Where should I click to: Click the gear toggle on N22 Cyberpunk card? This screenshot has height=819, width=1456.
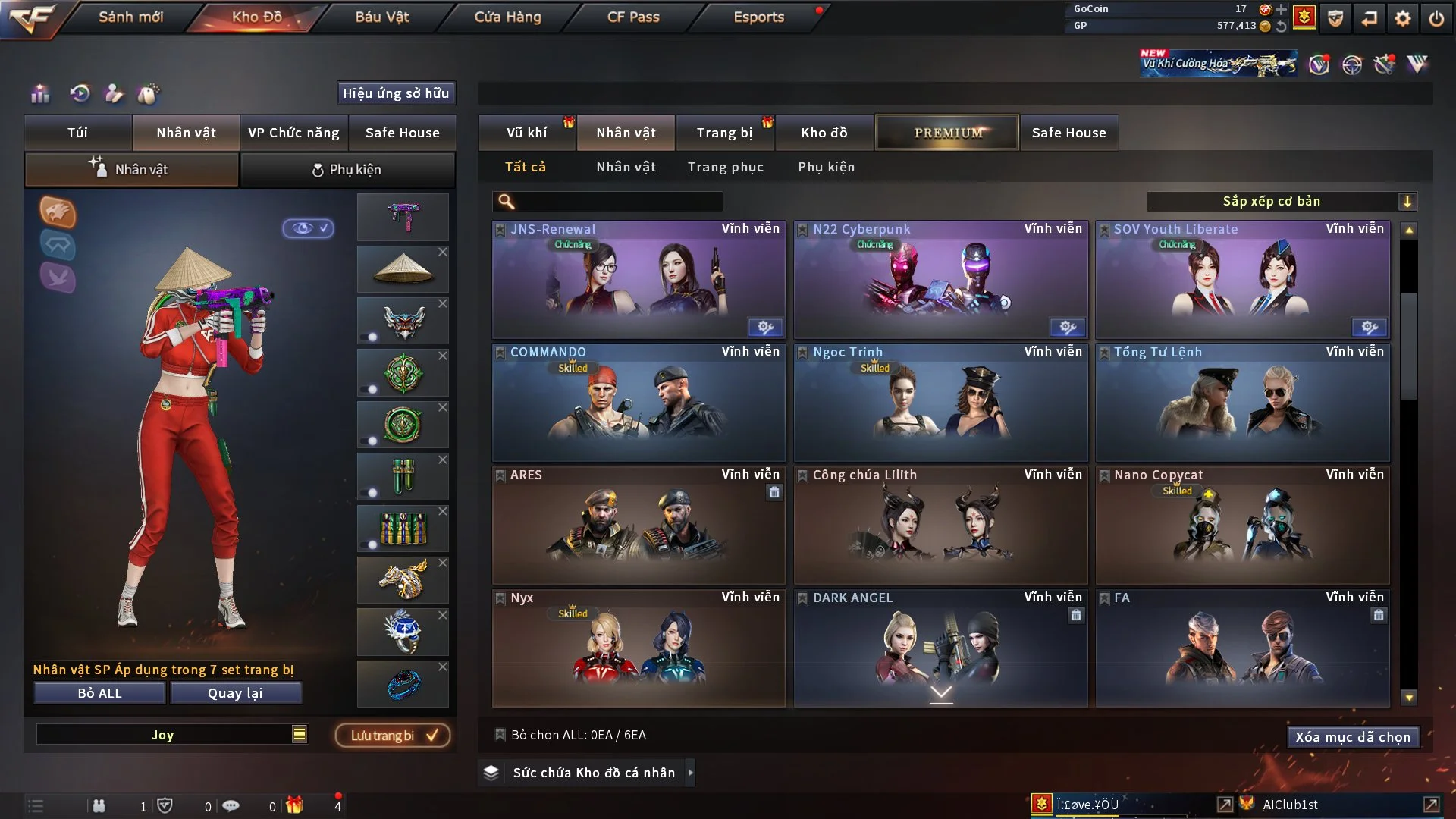pos(1068,327)
